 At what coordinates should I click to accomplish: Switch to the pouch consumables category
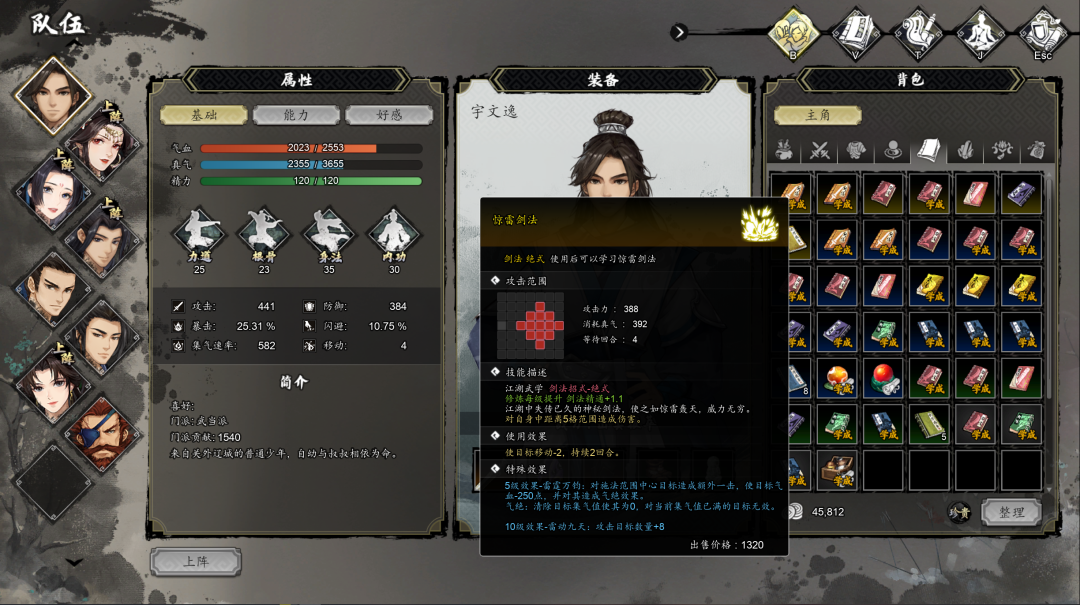1037,151
